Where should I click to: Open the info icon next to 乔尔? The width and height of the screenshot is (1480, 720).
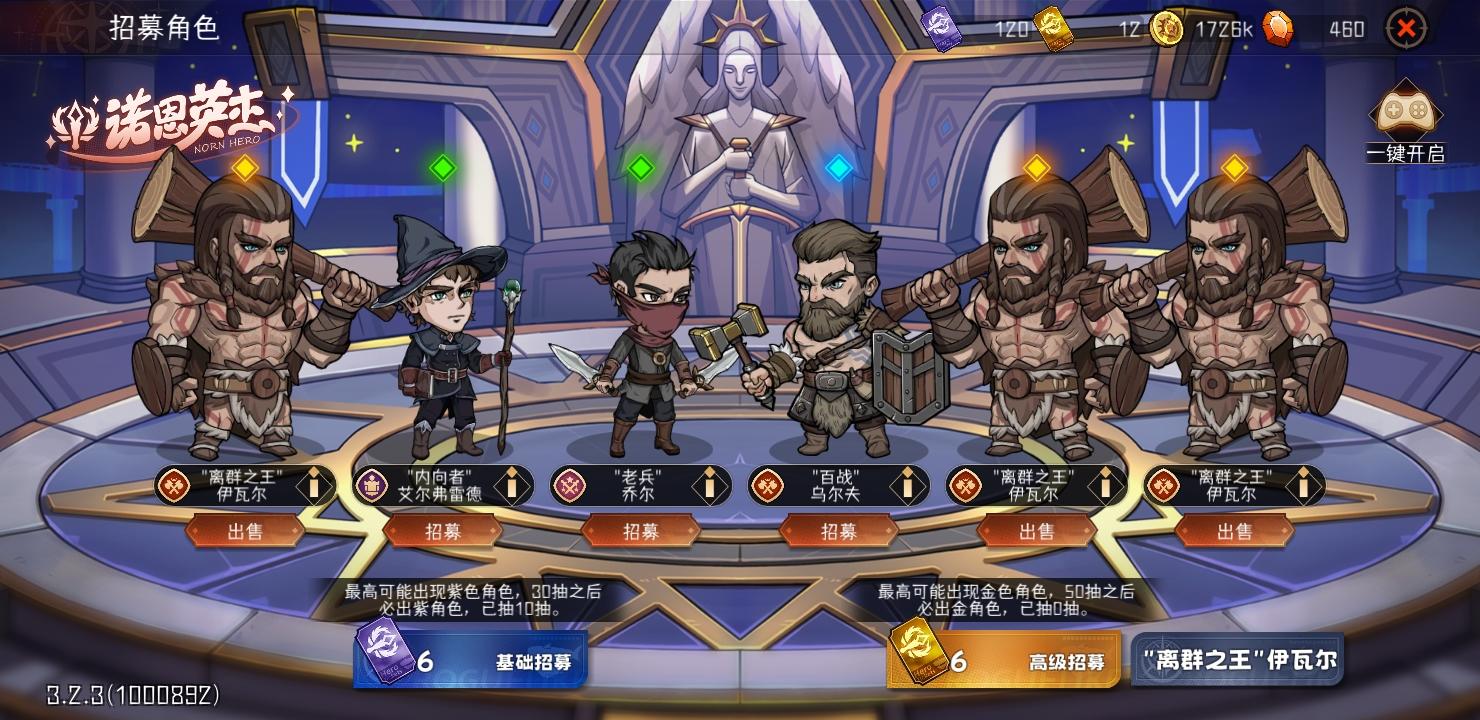(711, 487)
